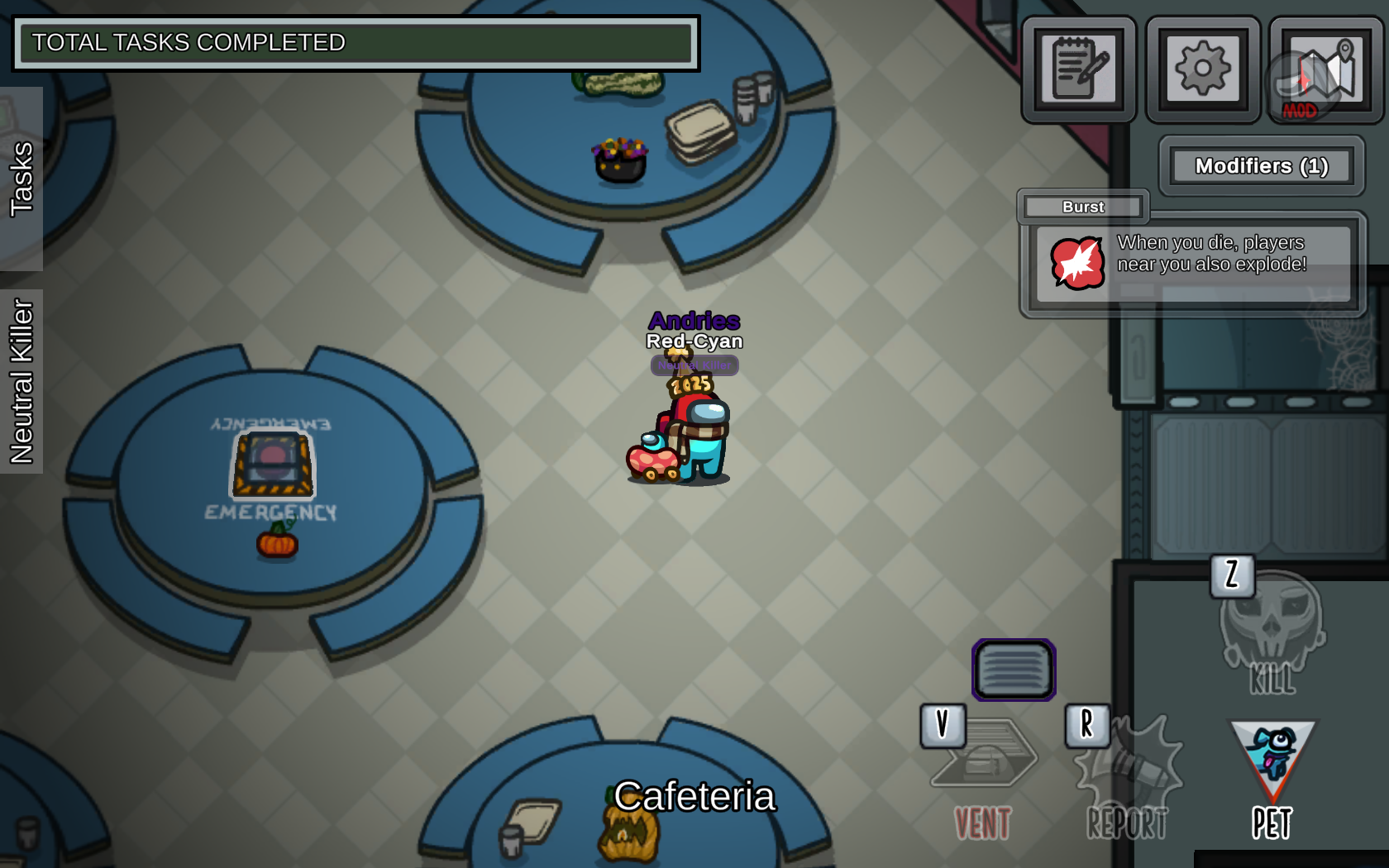Open the Neutral Killer side tab

point(21,381)
